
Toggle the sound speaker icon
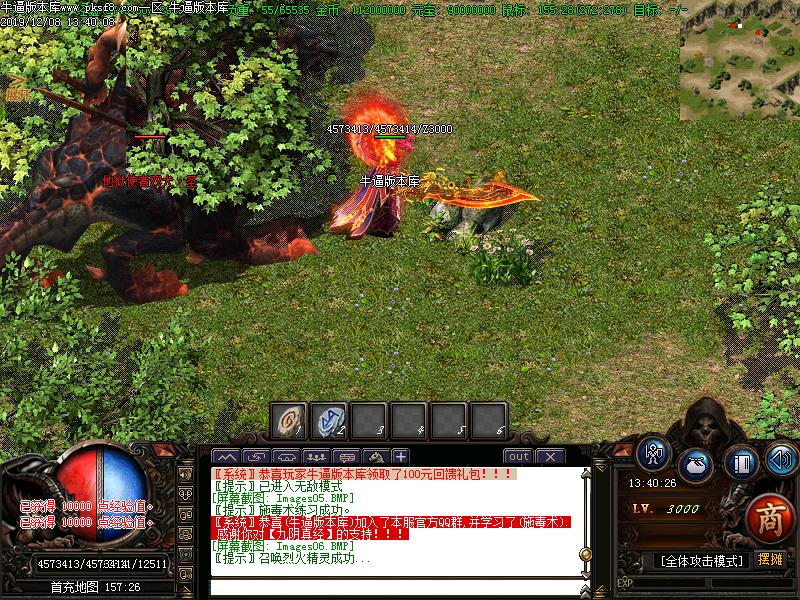[x=780, y=460]
